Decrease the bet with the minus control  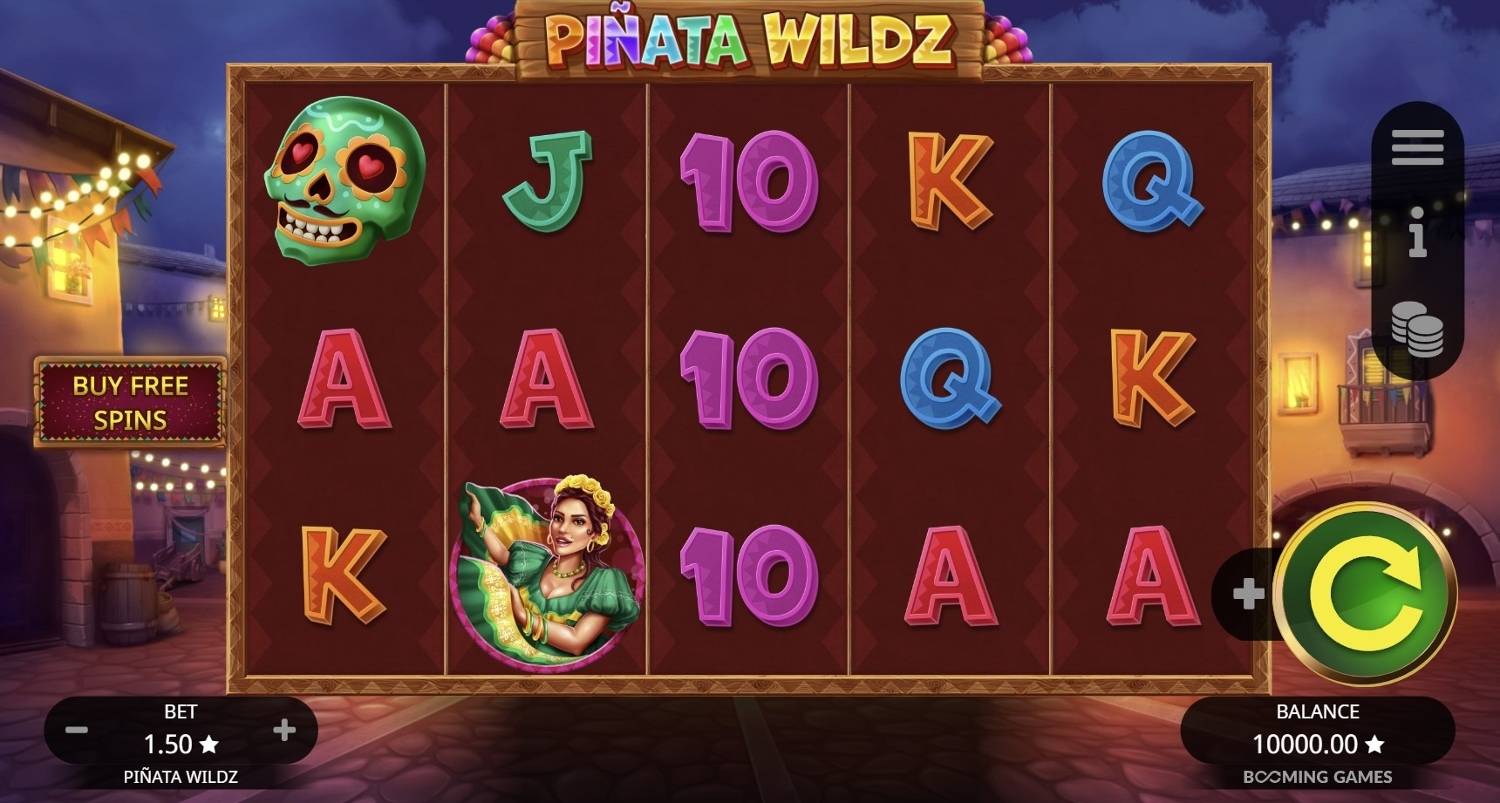coord(76,730)
